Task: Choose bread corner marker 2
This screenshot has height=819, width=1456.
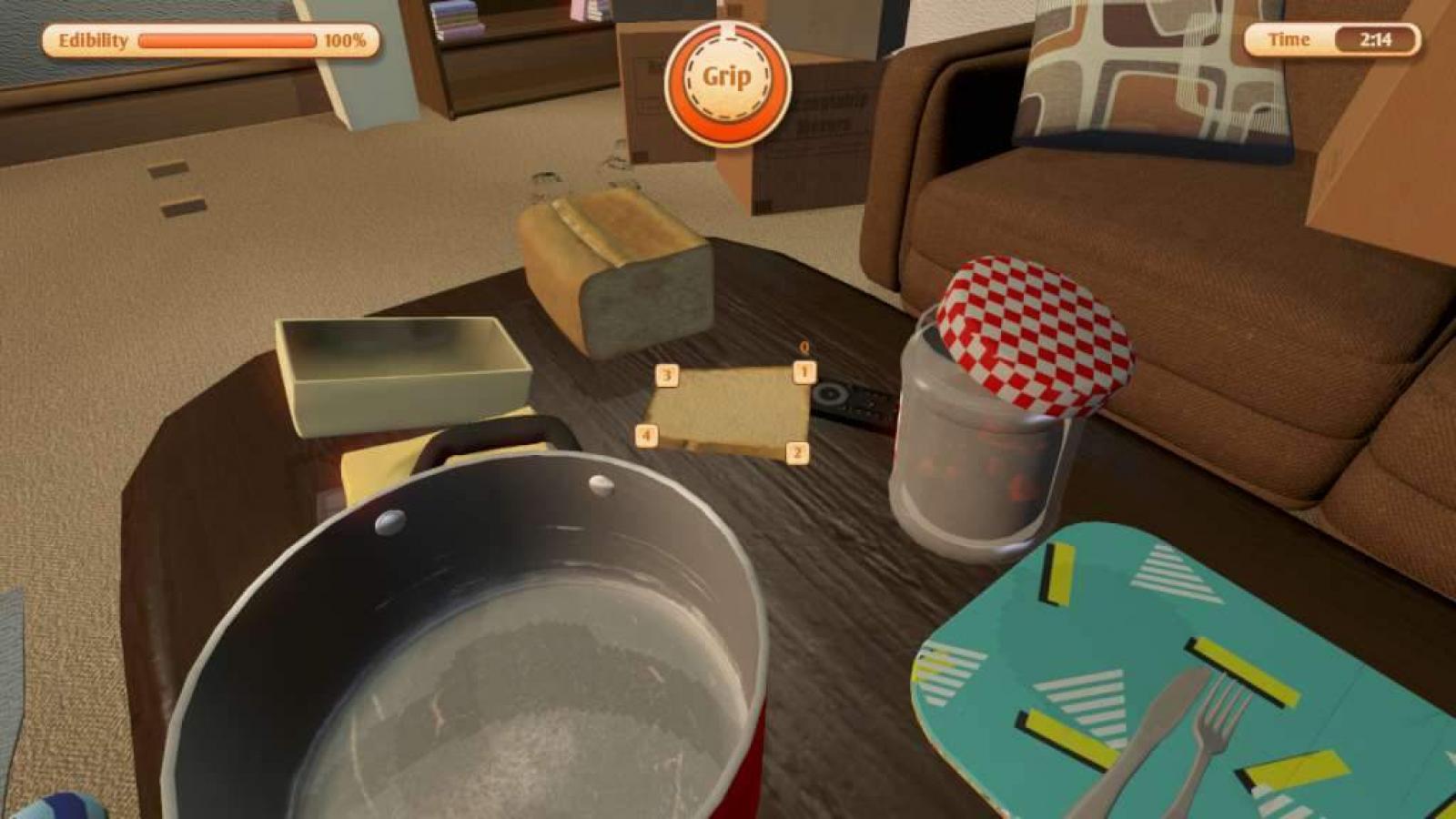Action: [797, 452]
